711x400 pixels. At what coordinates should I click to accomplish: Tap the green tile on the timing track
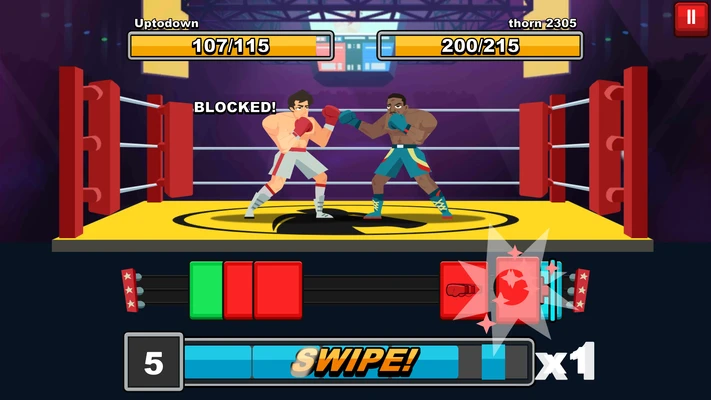click(x=206, y=289)
